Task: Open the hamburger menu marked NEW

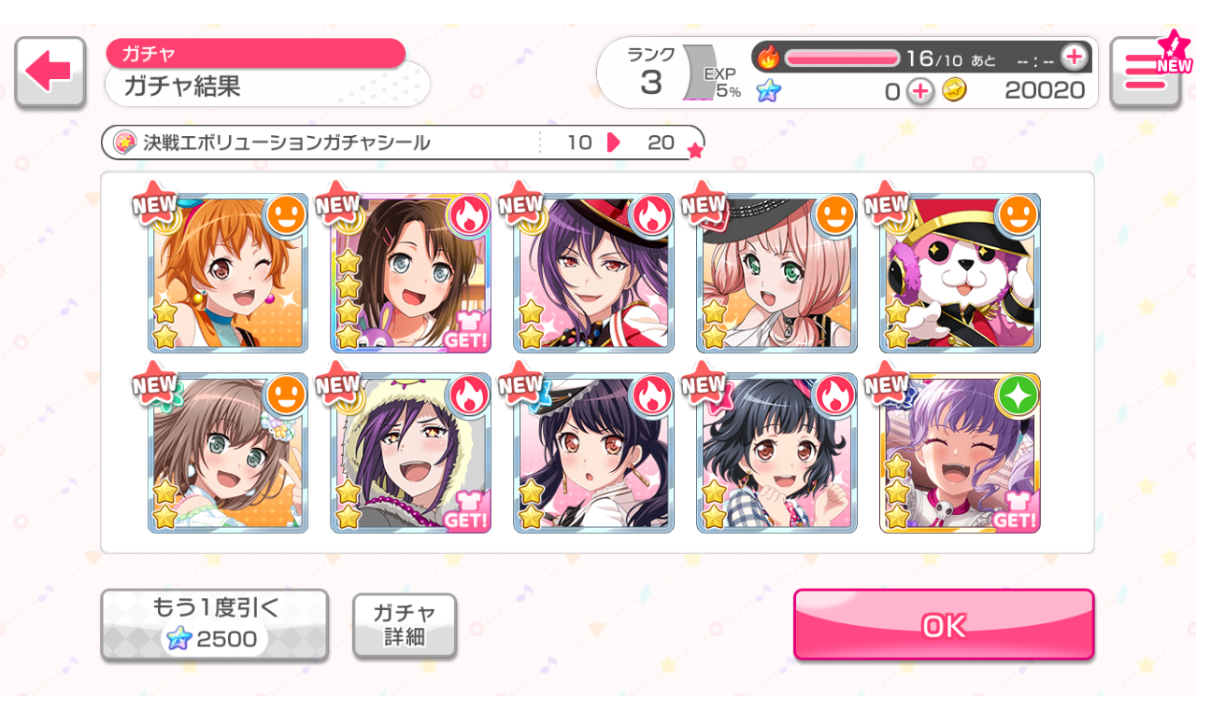Action: tap(1145, 72)
